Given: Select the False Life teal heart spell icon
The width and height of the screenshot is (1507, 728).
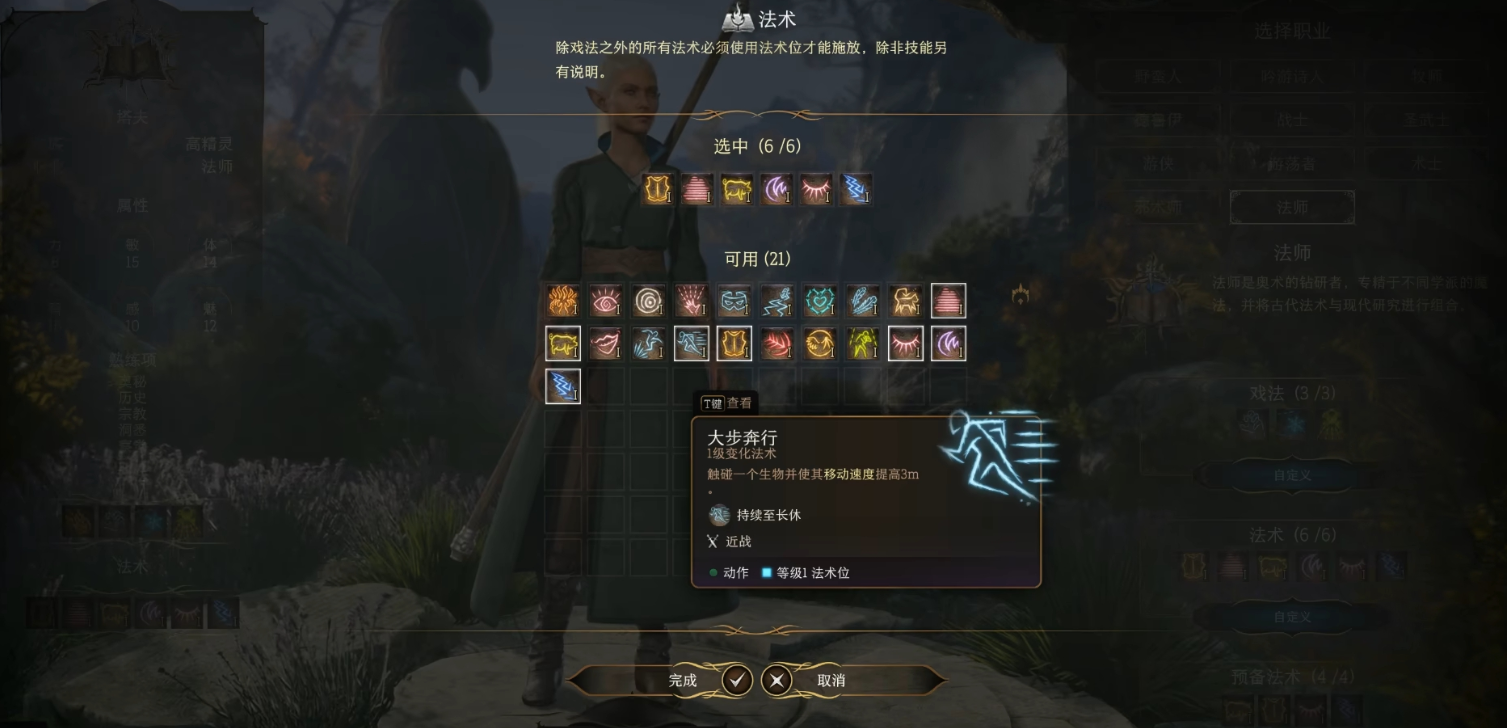Looking at the screenshot, I should [820, 300].
